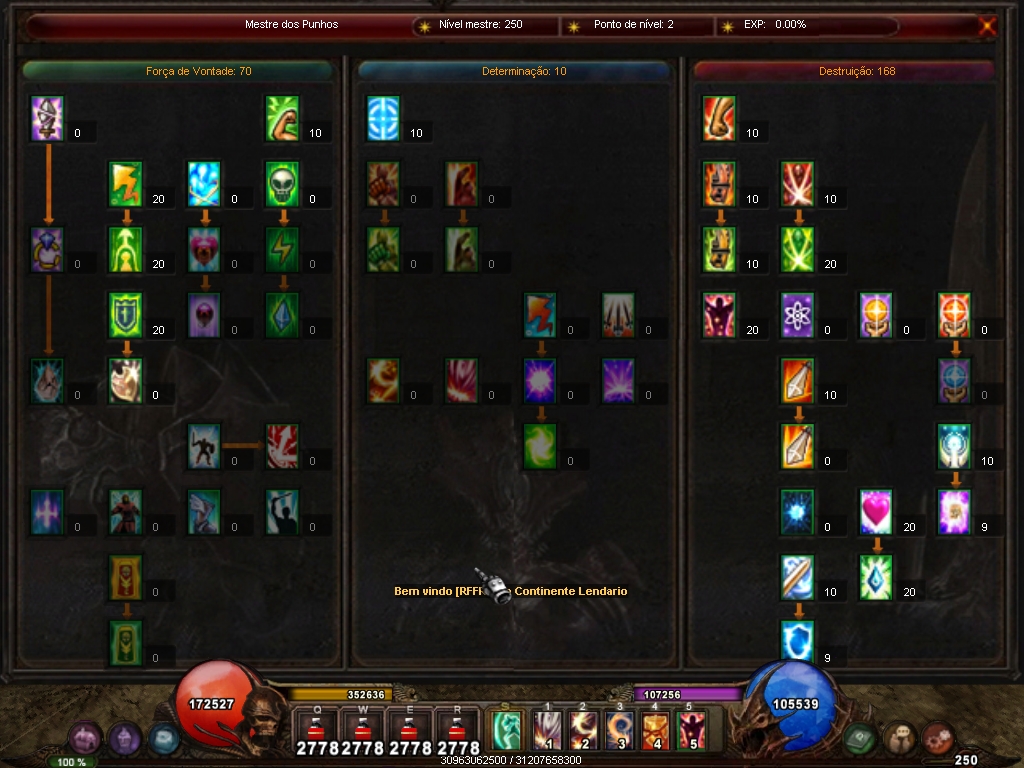Image resolution: width=1024 pixels, height=768 pixels.
Task: Click the purple sword skill icon
Action: (47, 119)
